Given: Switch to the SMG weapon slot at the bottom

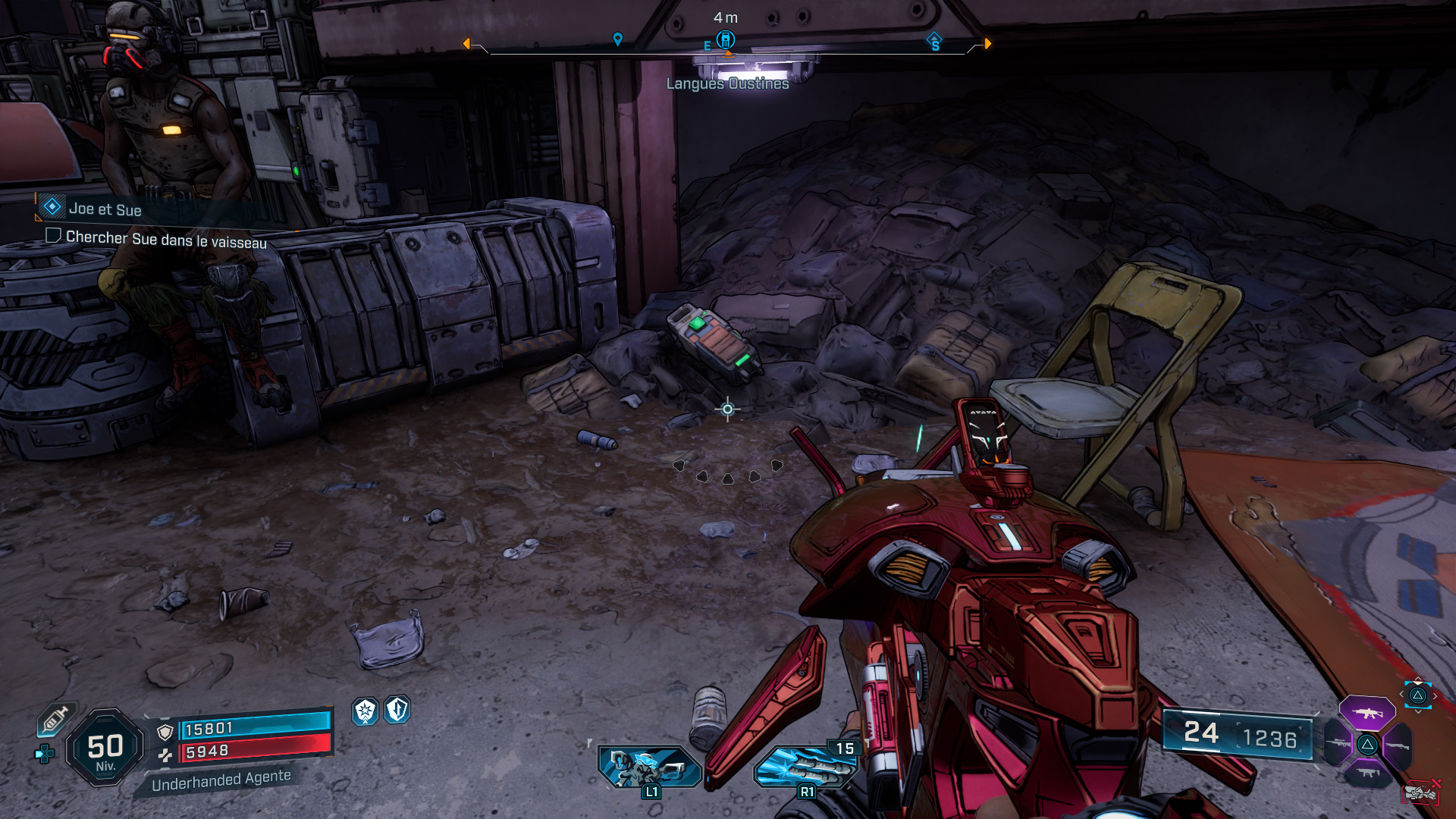Looking at the screenshot, I should point(1367,773).
